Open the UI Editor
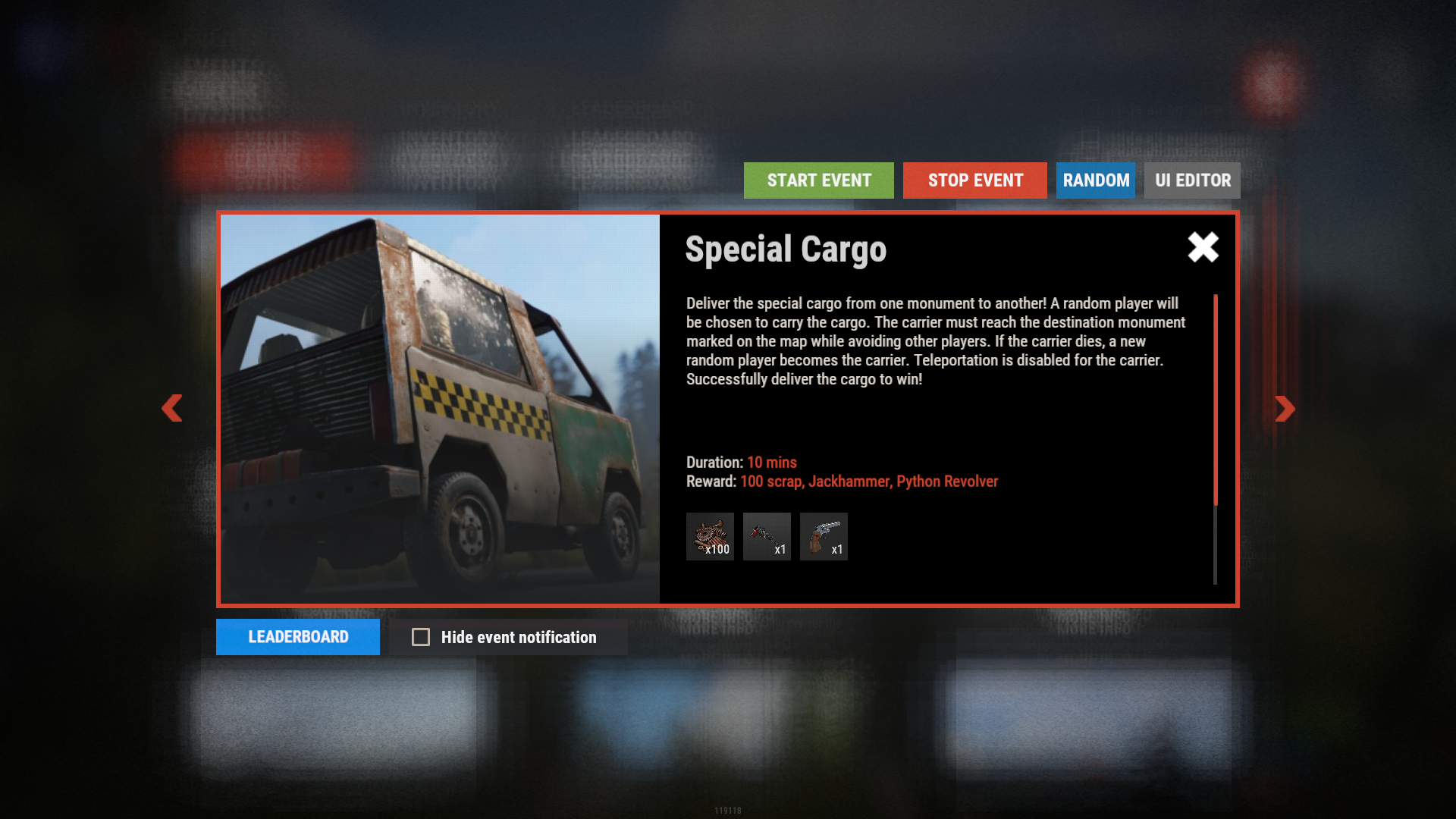1456x819 pixels. [x=1192, y=180]
